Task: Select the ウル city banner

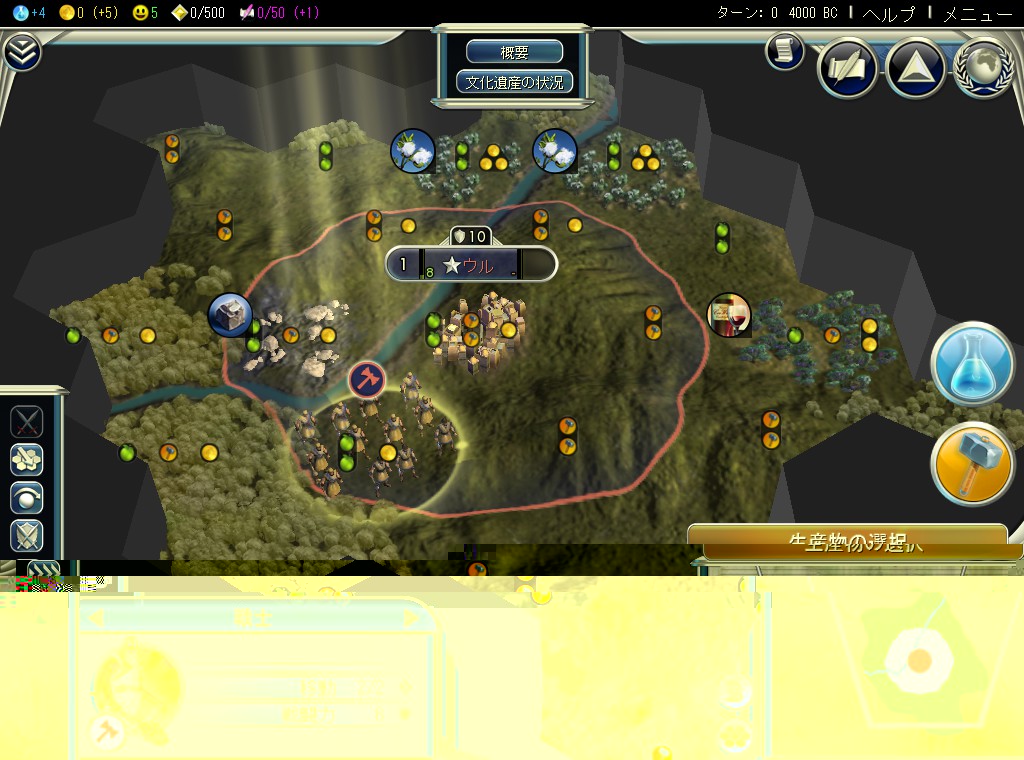Action: pos(470,264)
